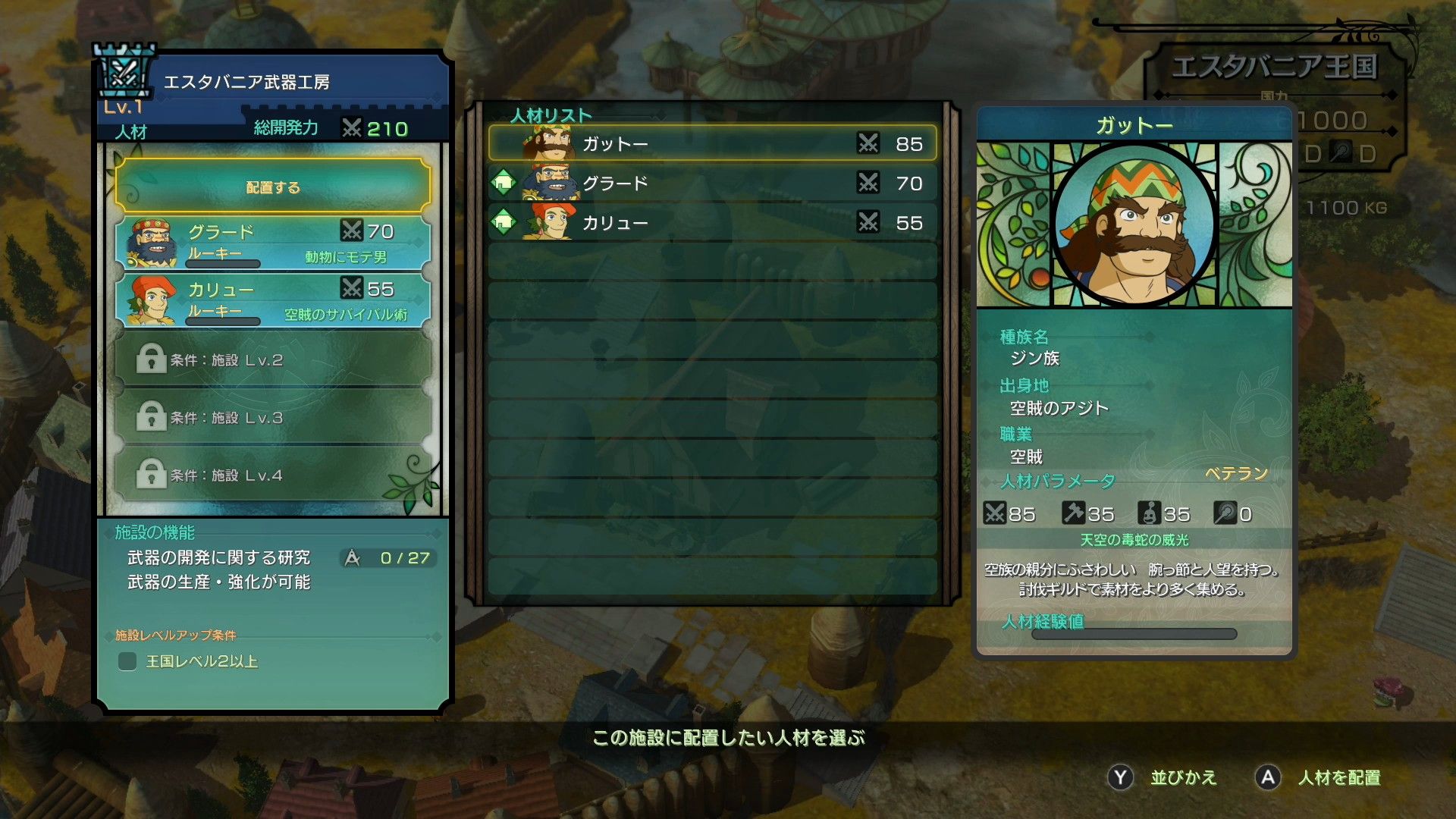
Task: Choose ガットー in the personnel list
Action: 712,144
